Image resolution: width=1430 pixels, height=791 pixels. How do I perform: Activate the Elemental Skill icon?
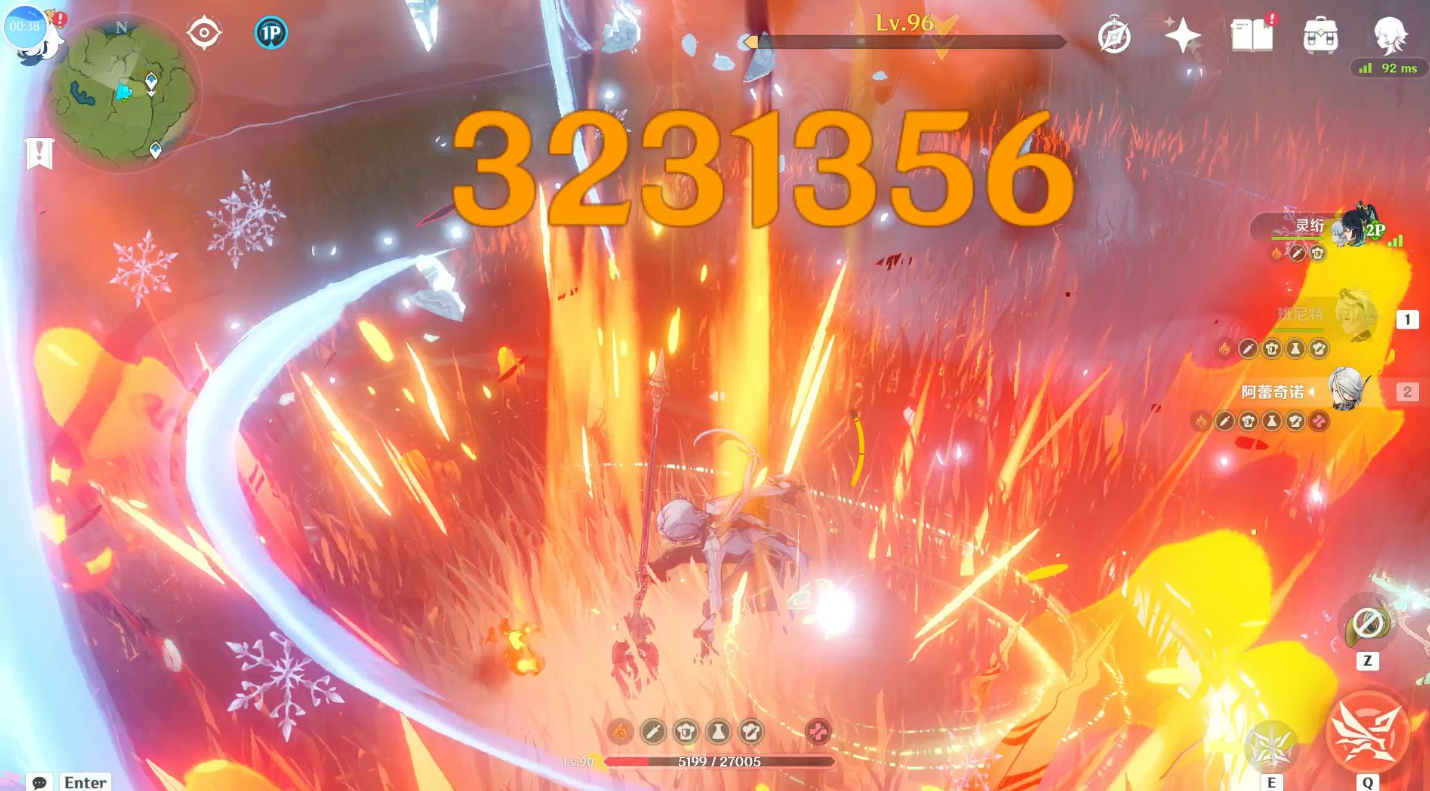pos(1271,746)
